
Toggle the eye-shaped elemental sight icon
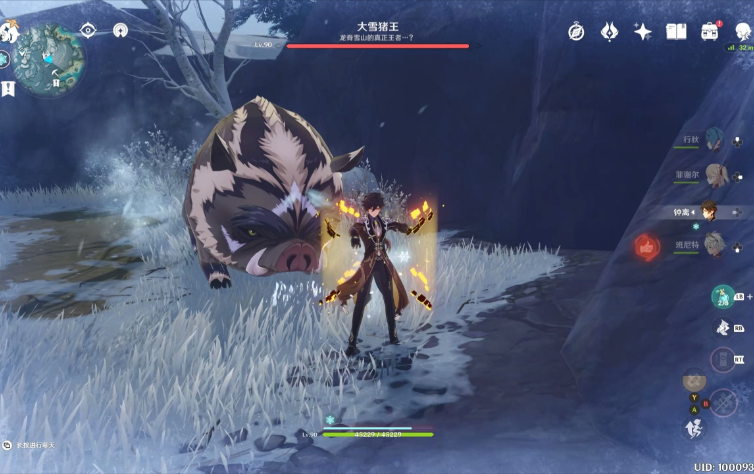[x=88, y=30]
